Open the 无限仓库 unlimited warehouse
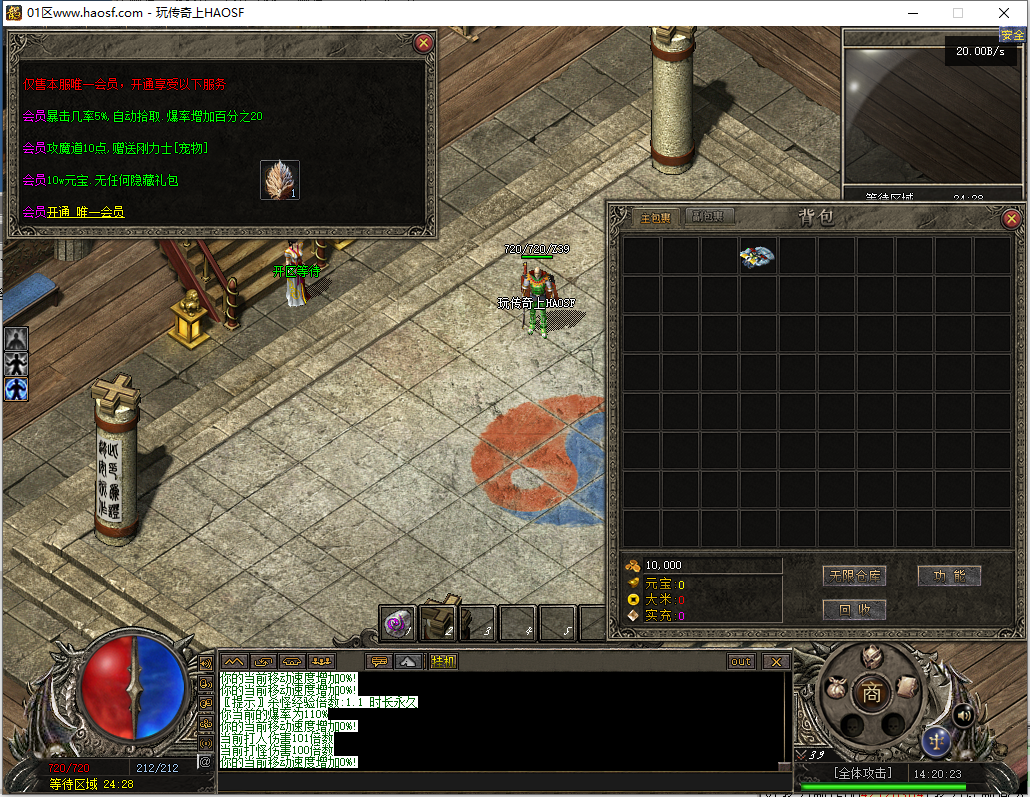Screen dimensions: 1030x797 pos(854,576)
